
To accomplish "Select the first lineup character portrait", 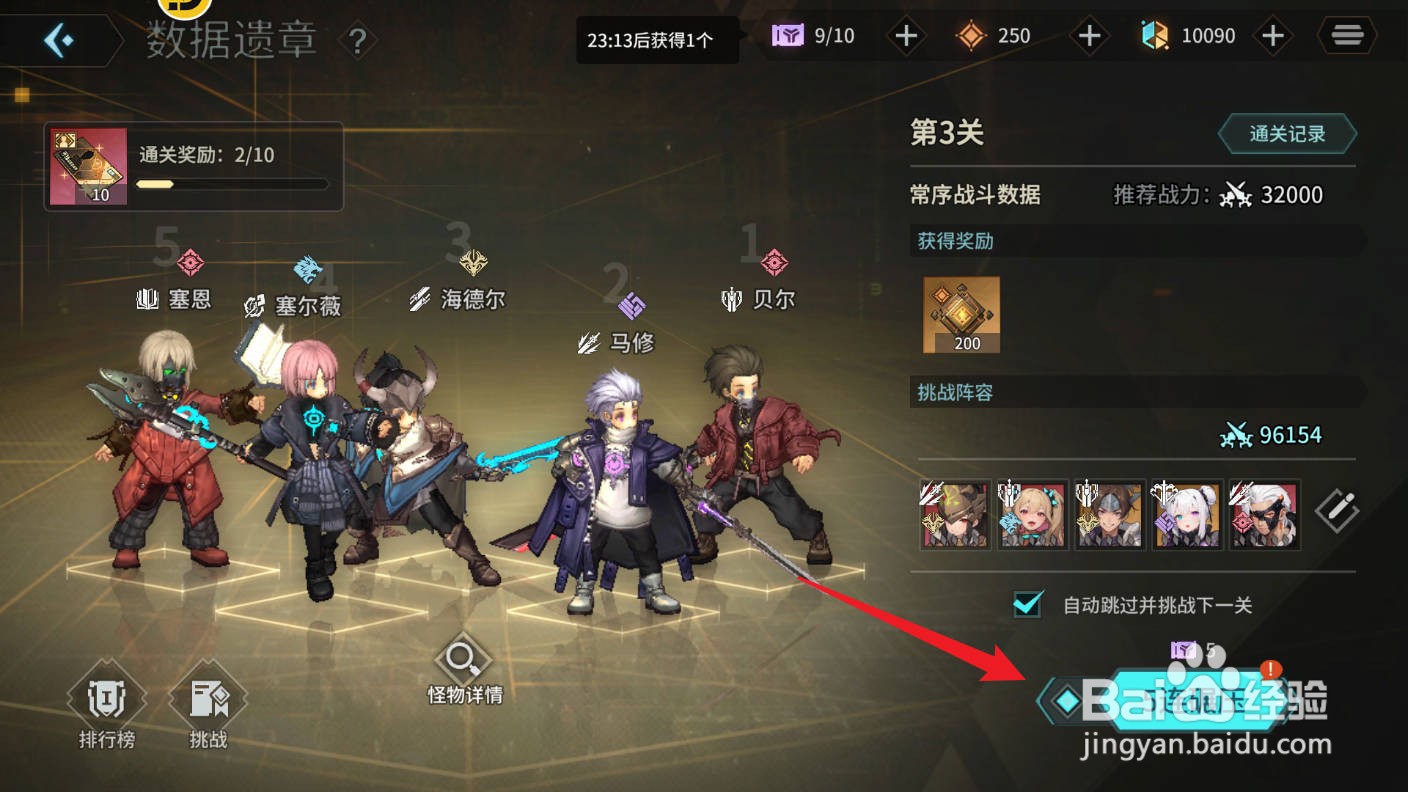I will tap(954, 514).
